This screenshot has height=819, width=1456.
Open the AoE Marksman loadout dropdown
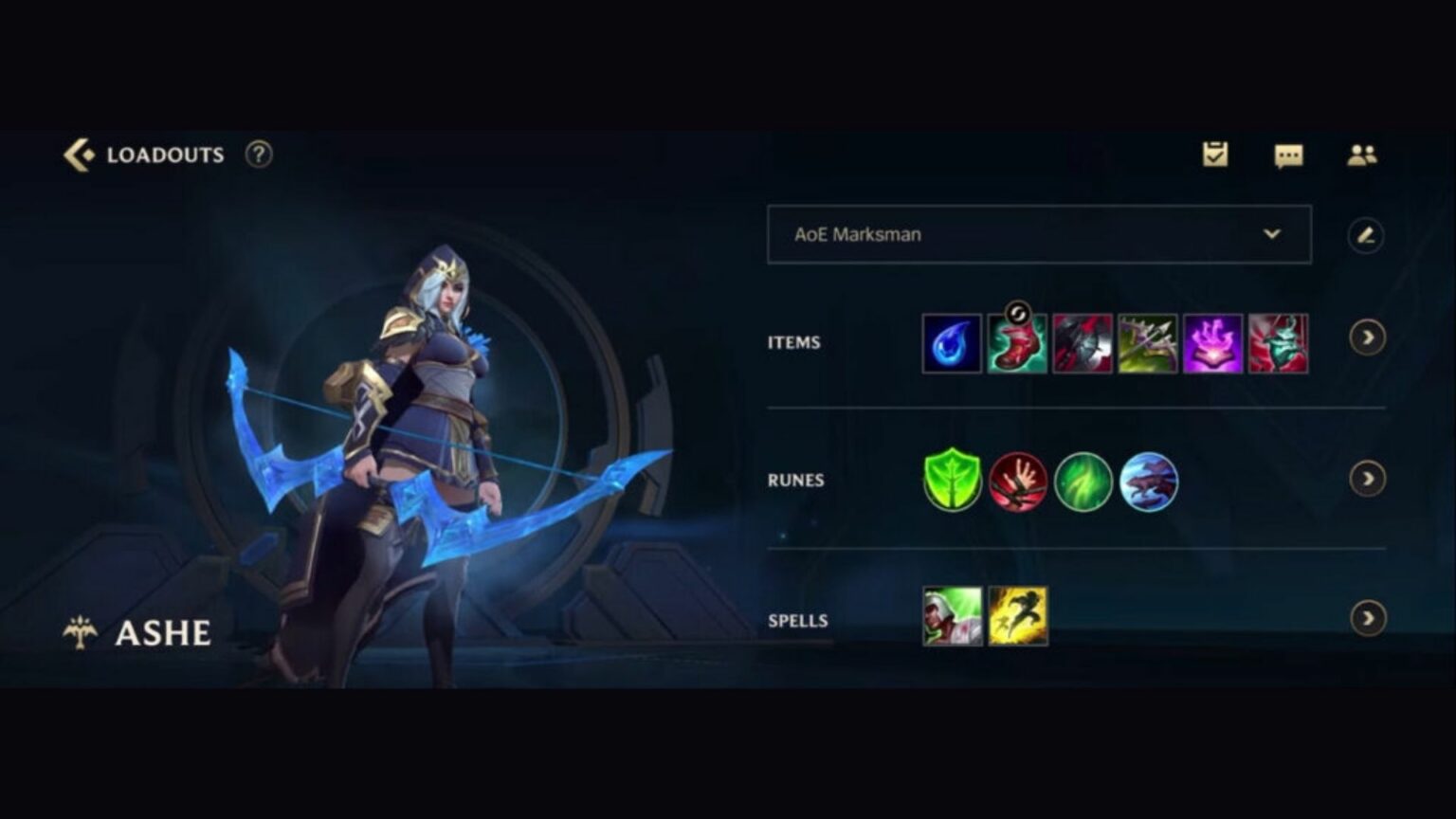pos(1038,234)
